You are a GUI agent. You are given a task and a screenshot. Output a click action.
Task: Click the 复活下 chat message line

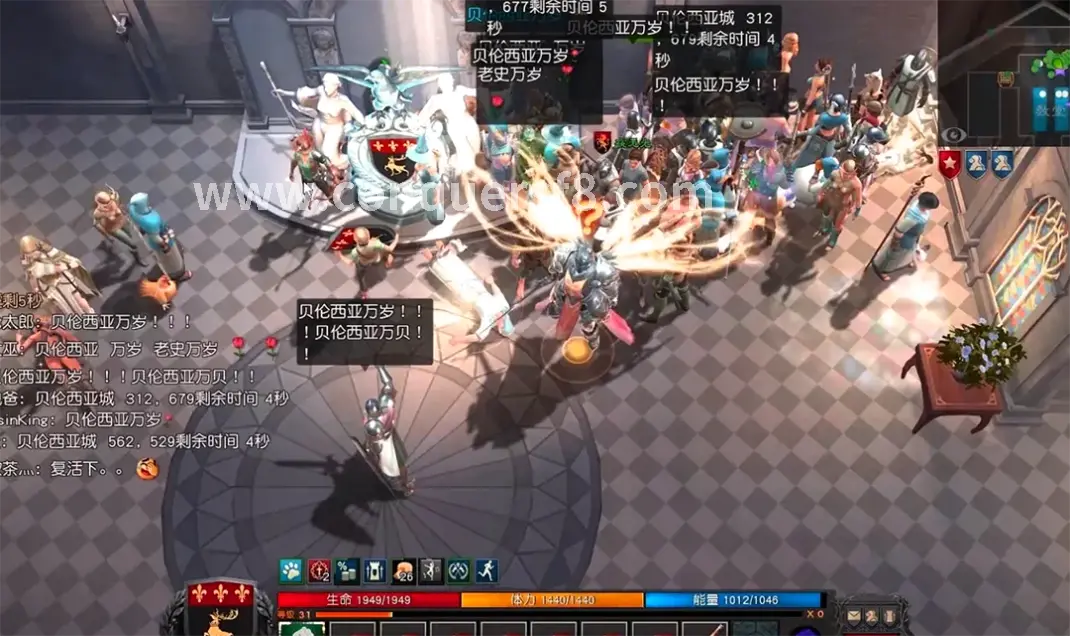(78, 468)
